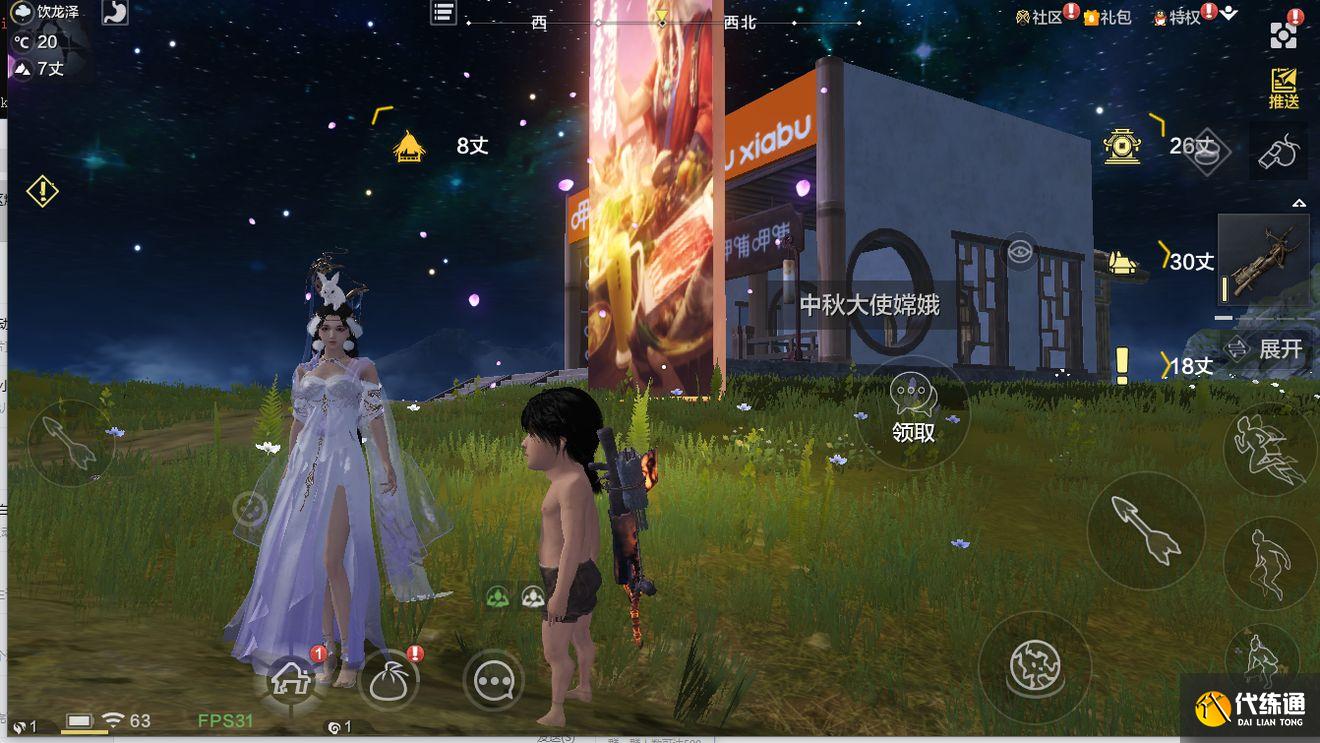Click the yellow diamond warning icon
The height and width of the screenshot is (743, 1320).
pyautogui.click(x=42, y=190)
